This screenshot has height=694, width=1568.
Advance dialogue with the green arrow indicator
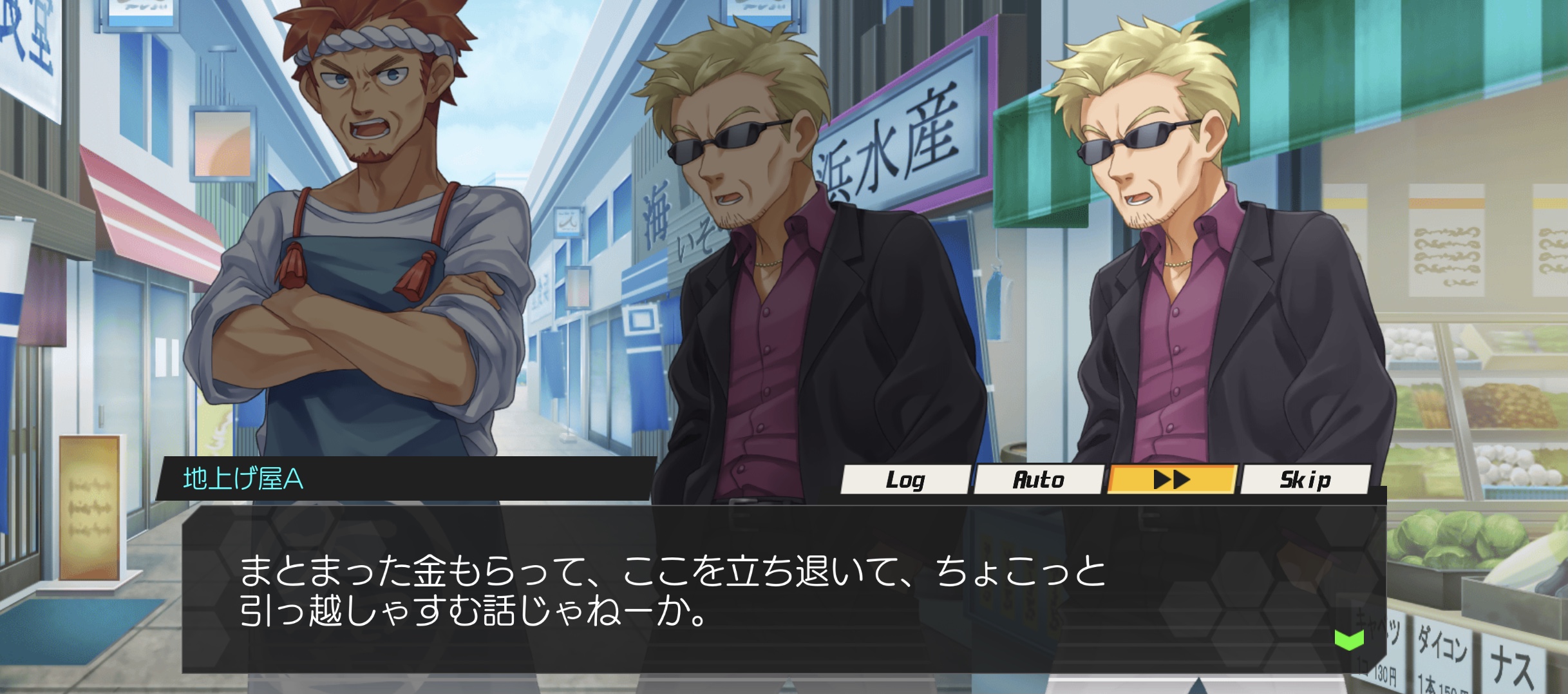[x=1349, y=640]
